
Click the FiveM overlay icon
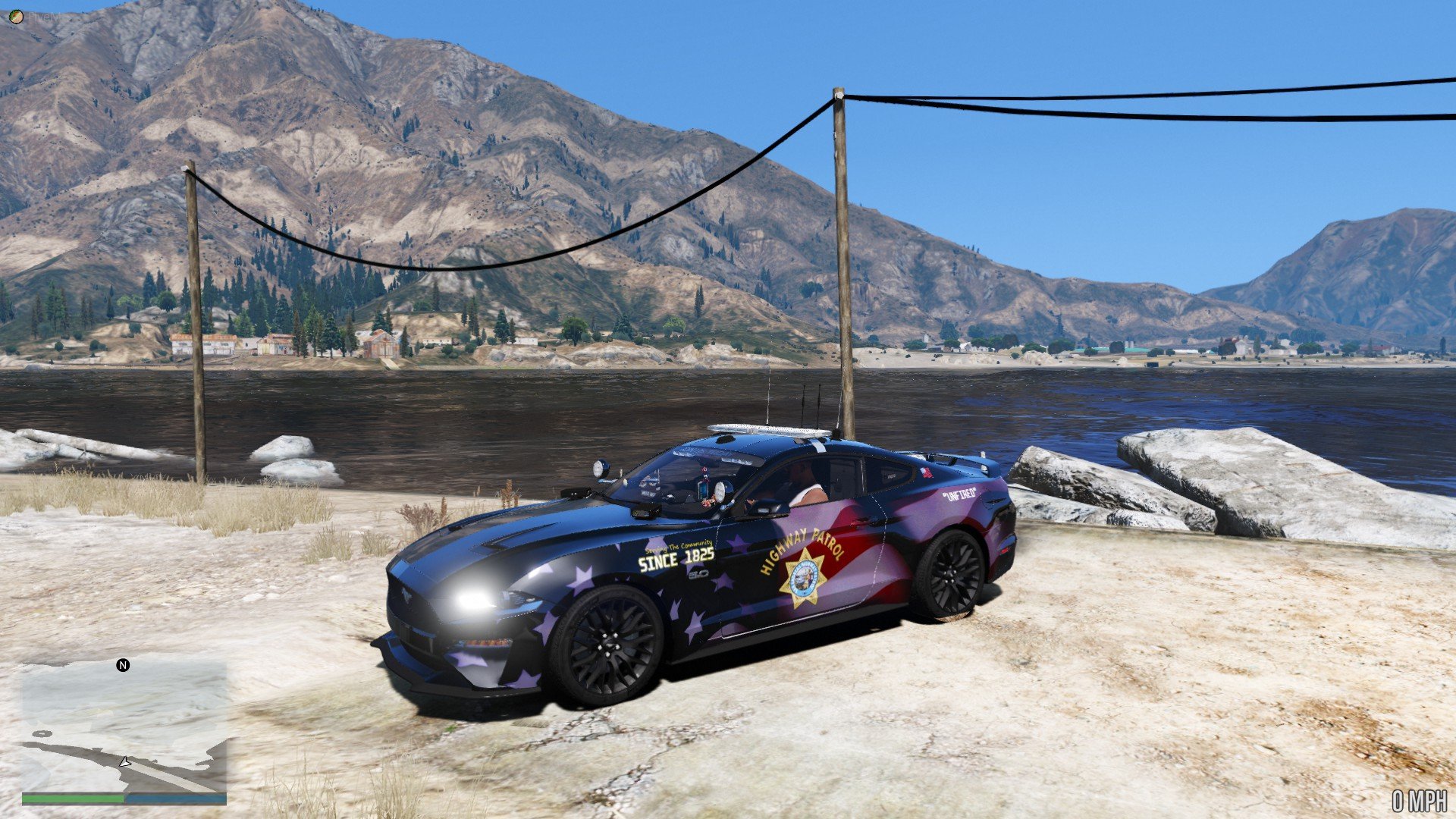coord(16,17)
